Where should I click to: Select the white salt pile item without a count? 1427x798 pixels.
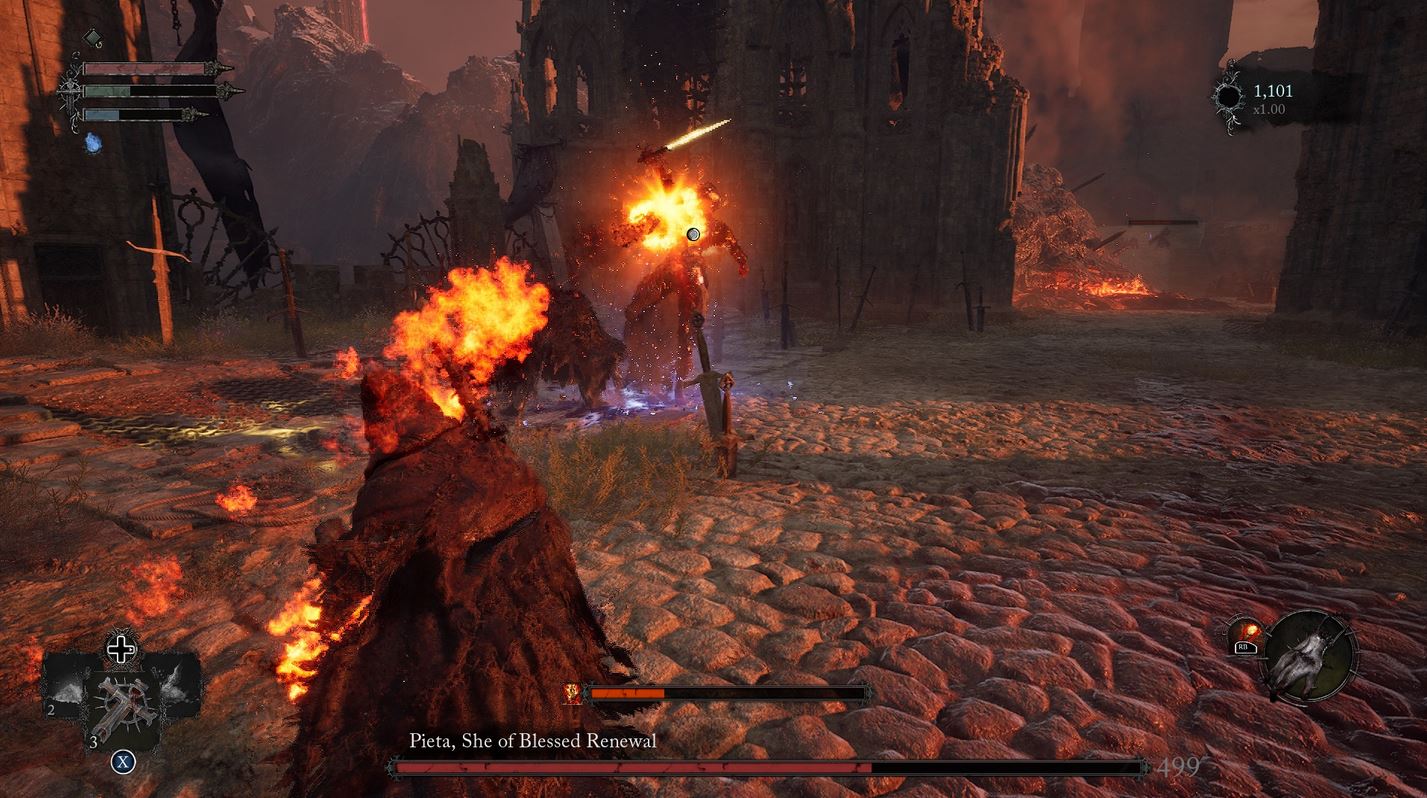[x=176, y=685]
